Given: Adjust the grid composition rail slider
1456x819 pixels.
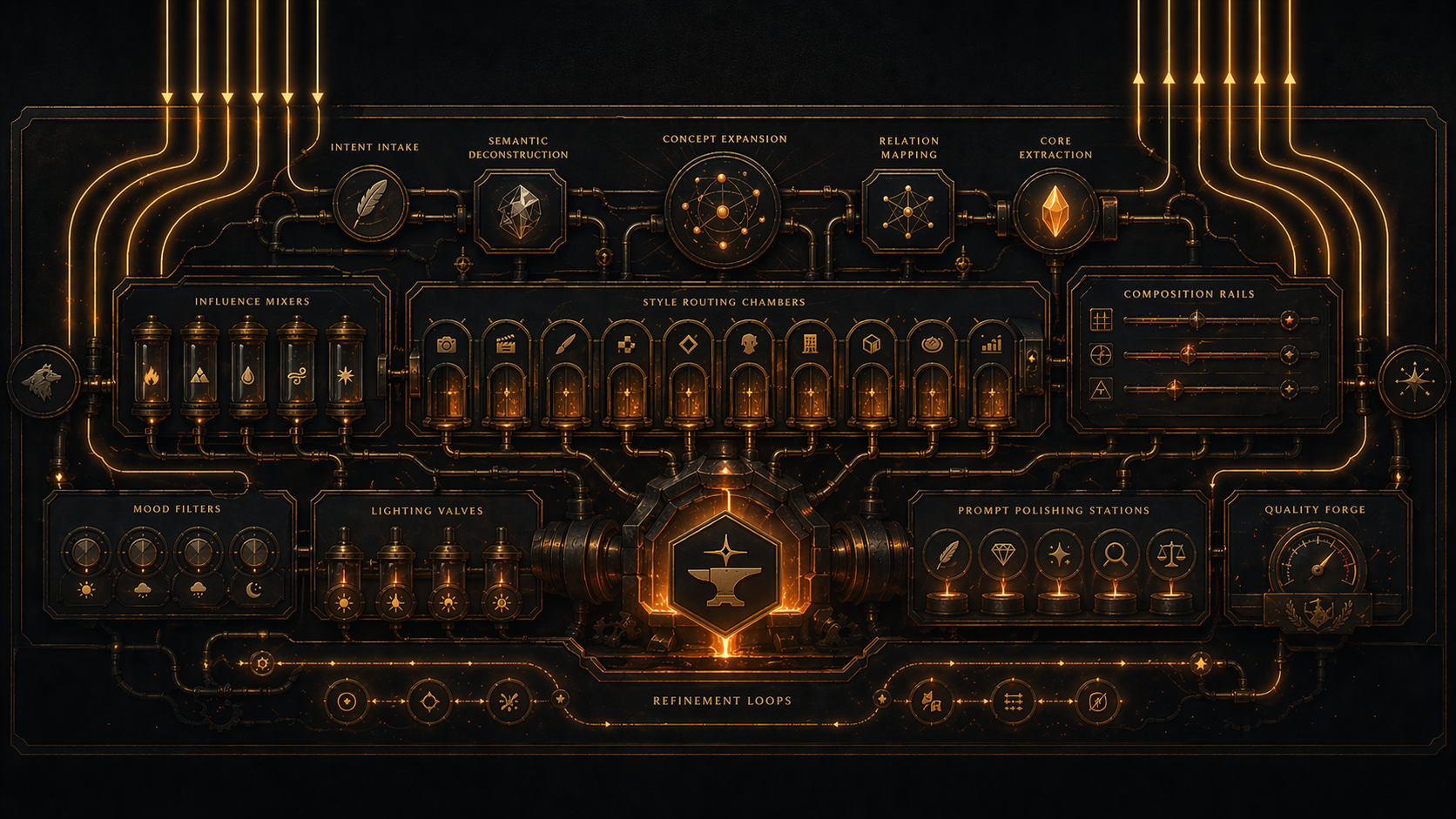Looking at the screenshot, I should point(1198,320).
